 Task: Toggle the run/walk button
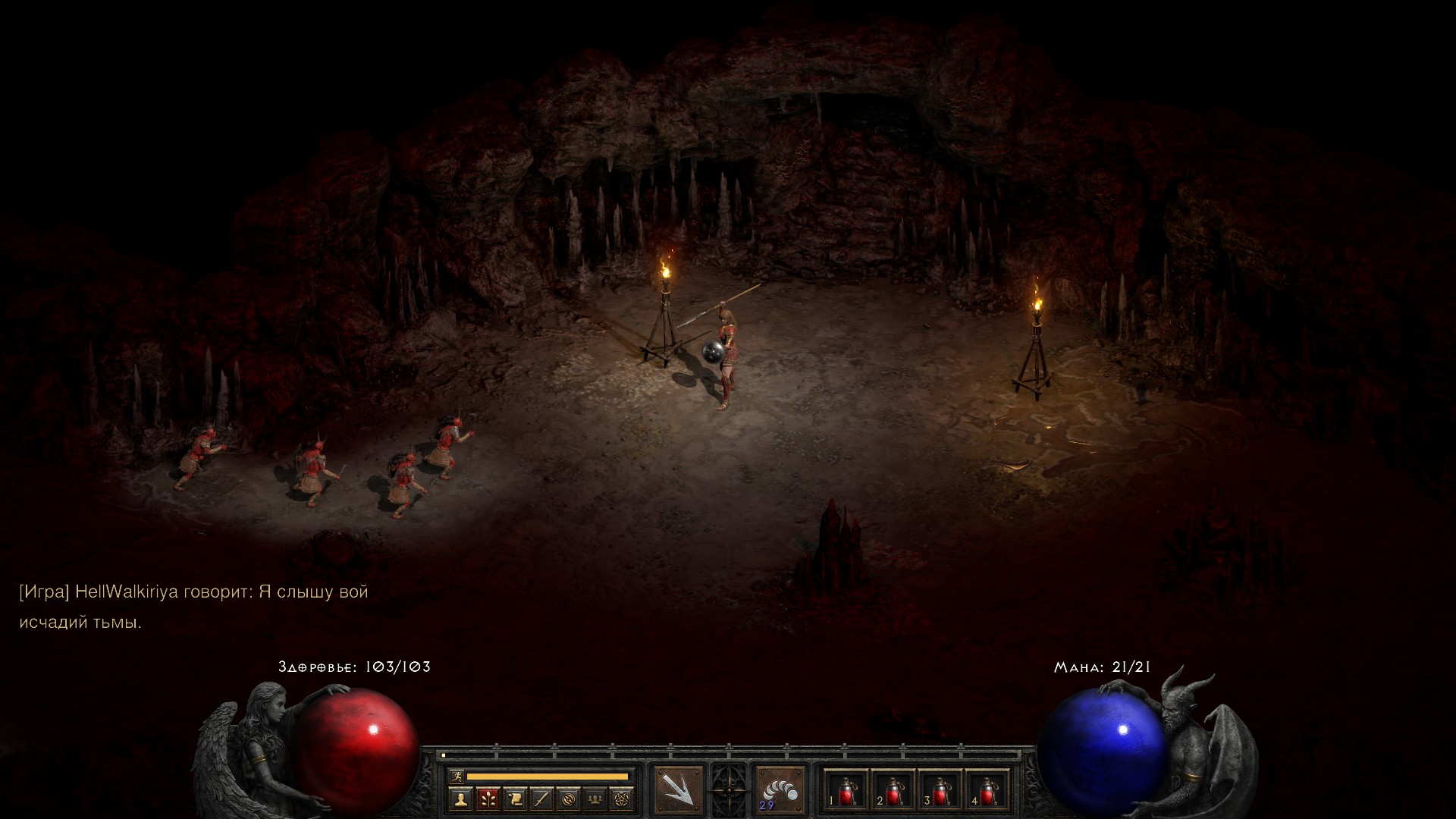456,776
